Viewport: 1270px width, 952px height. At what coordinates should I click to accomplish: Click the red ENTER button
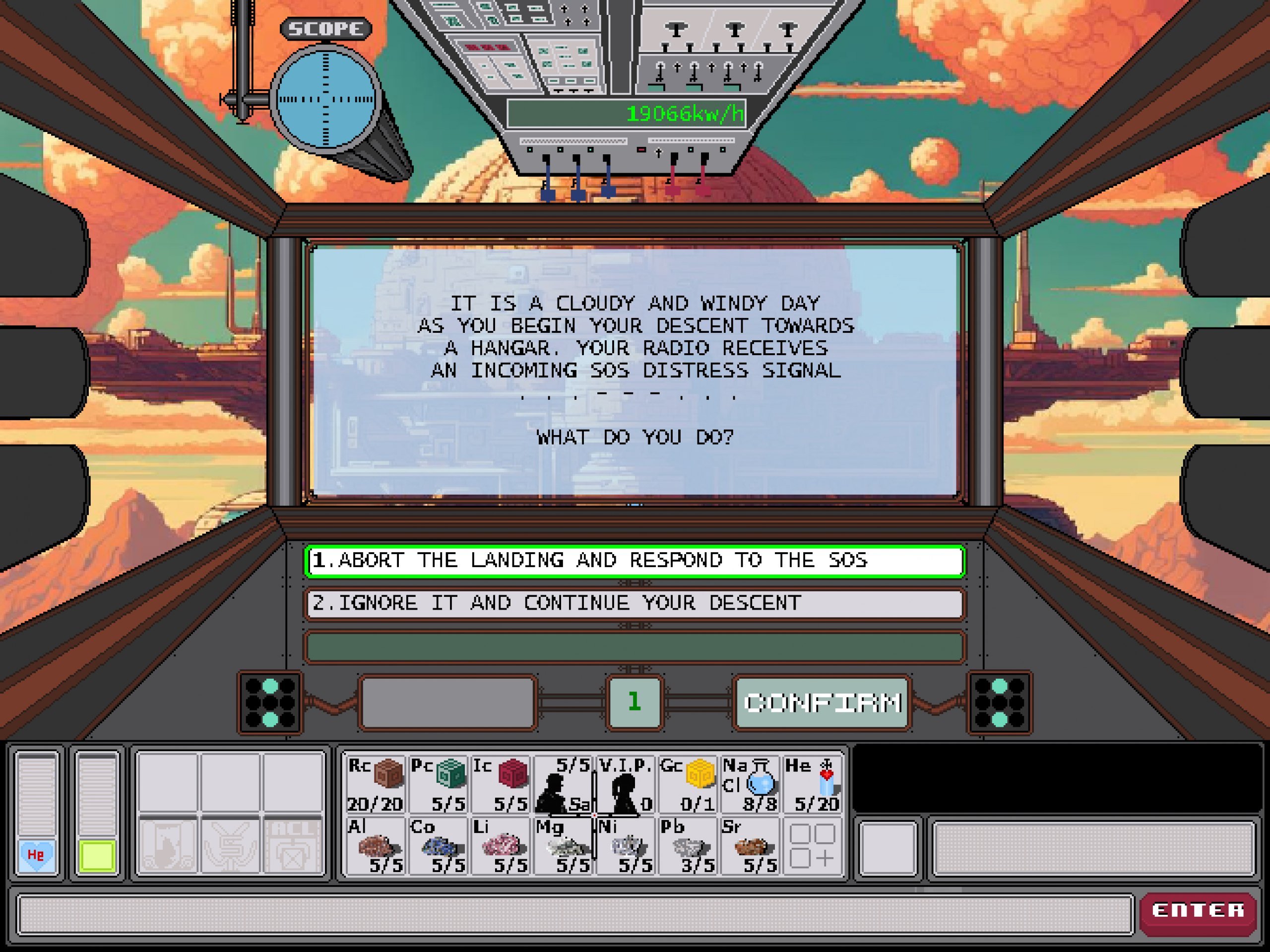click(1198, 910)
